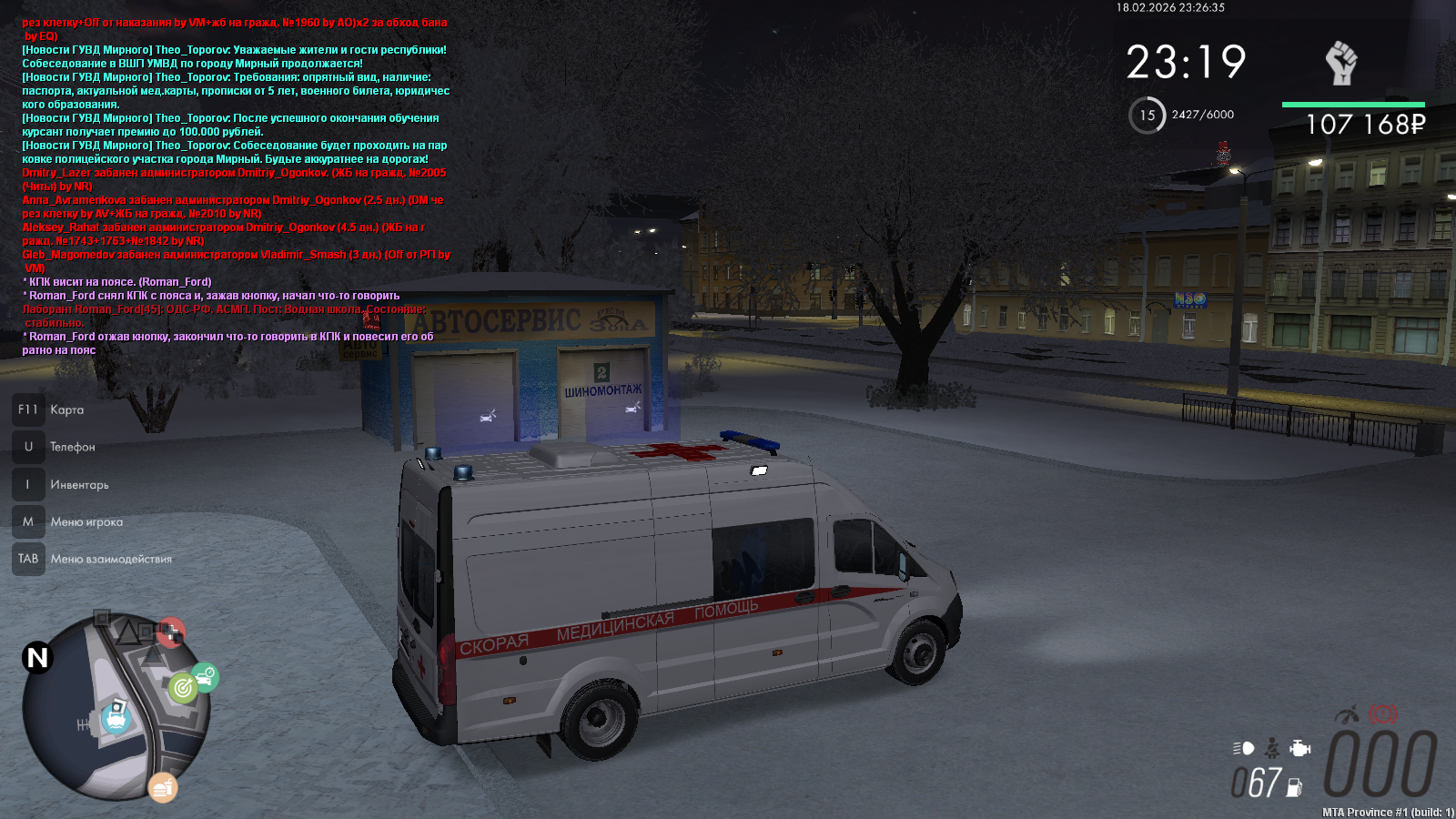Click the red handbrake warning icon

click(x=1383, y=714)
